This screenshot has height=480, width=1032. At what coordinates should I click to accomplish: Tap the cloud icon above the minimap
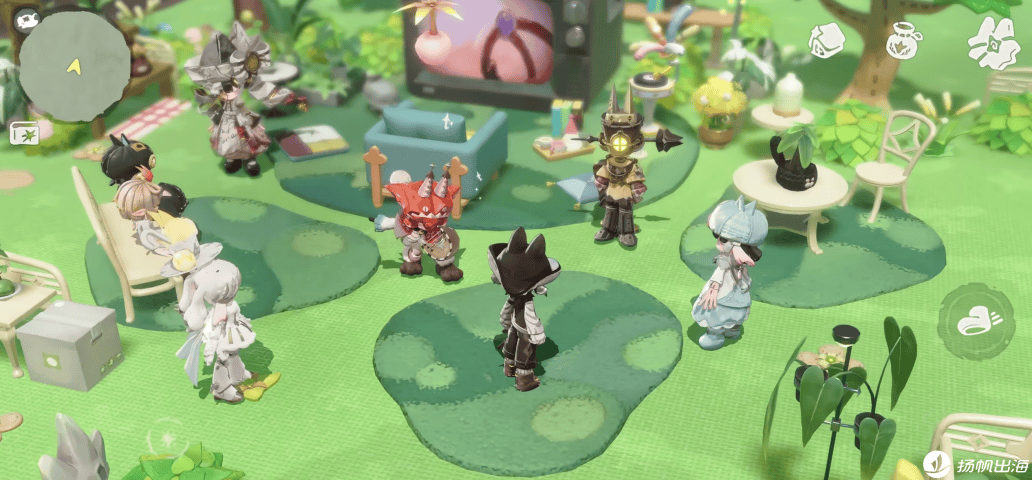click(26, 19)
